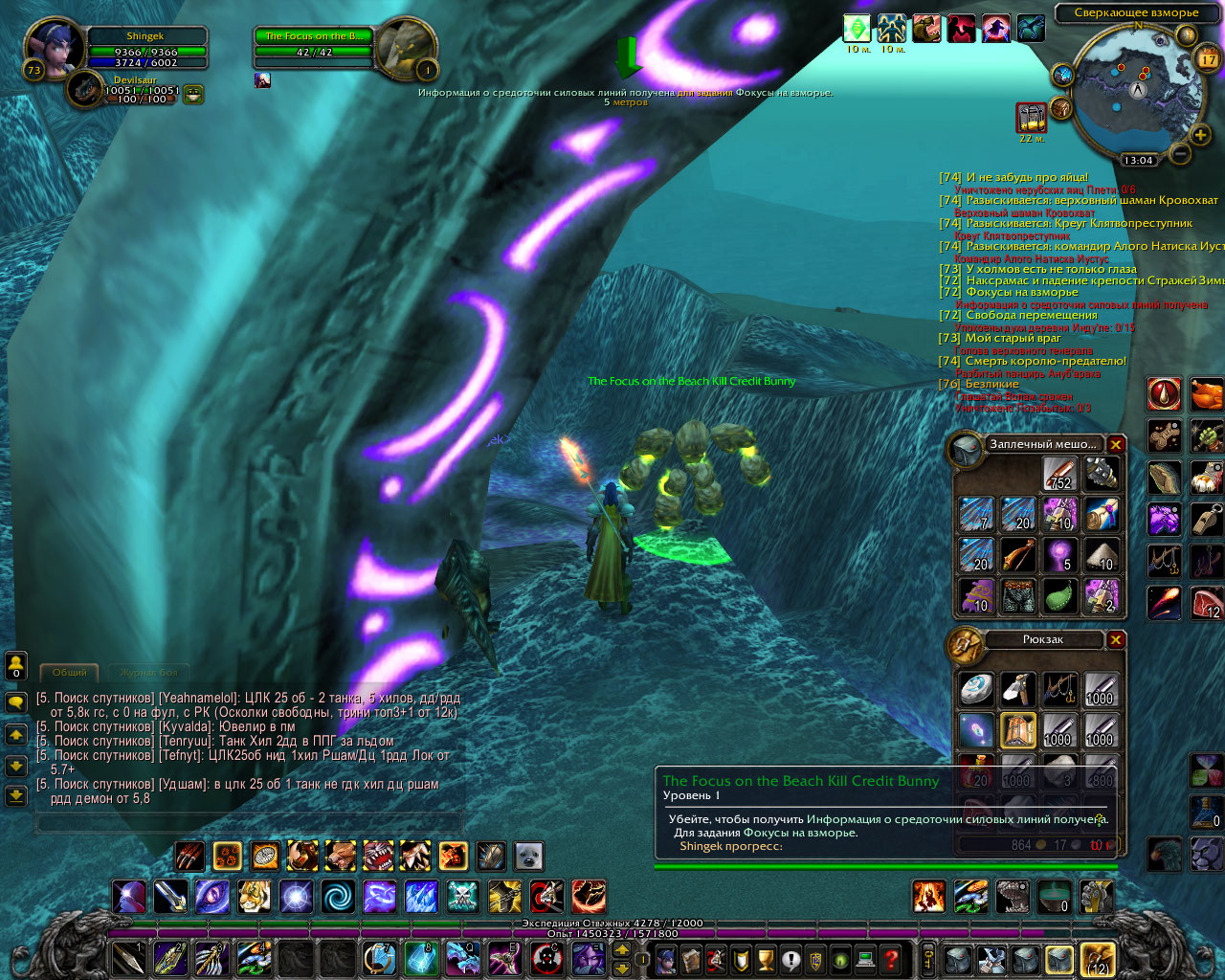Open the red question mark help button
Screen dimensions: 1225x980
pos(891,958)
